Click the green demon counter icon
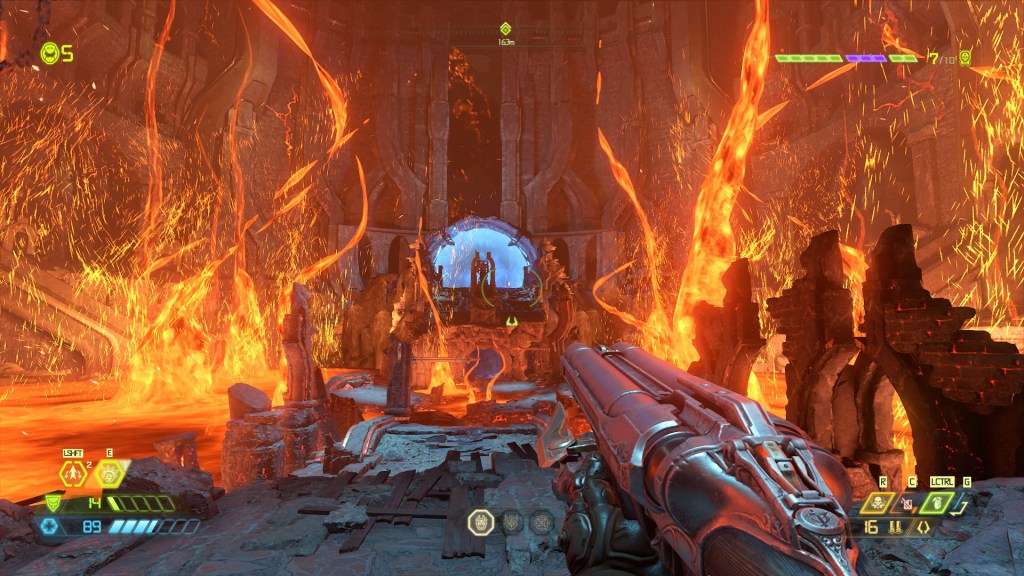Screen dimensions: 1024x576 pos(965,58)
